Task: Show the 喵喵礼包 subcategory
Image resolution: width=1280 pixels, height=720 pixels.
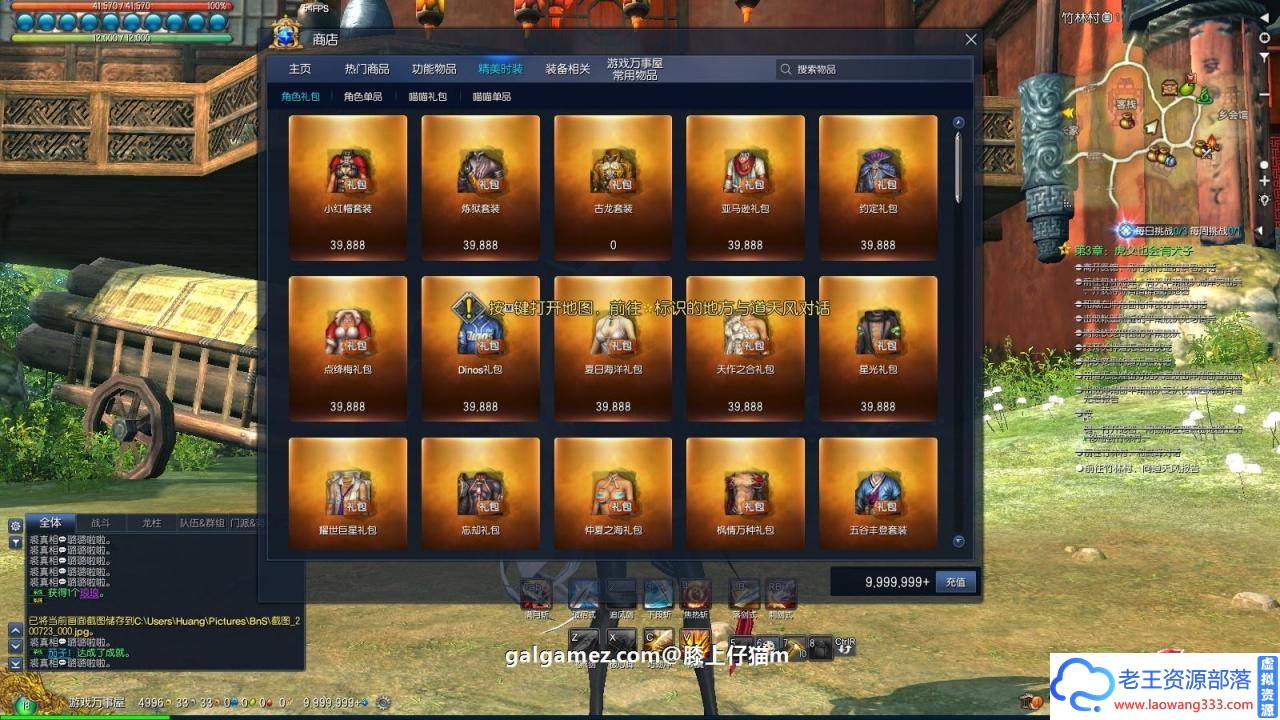Action: pyautogui.click(x=428, y=97)
